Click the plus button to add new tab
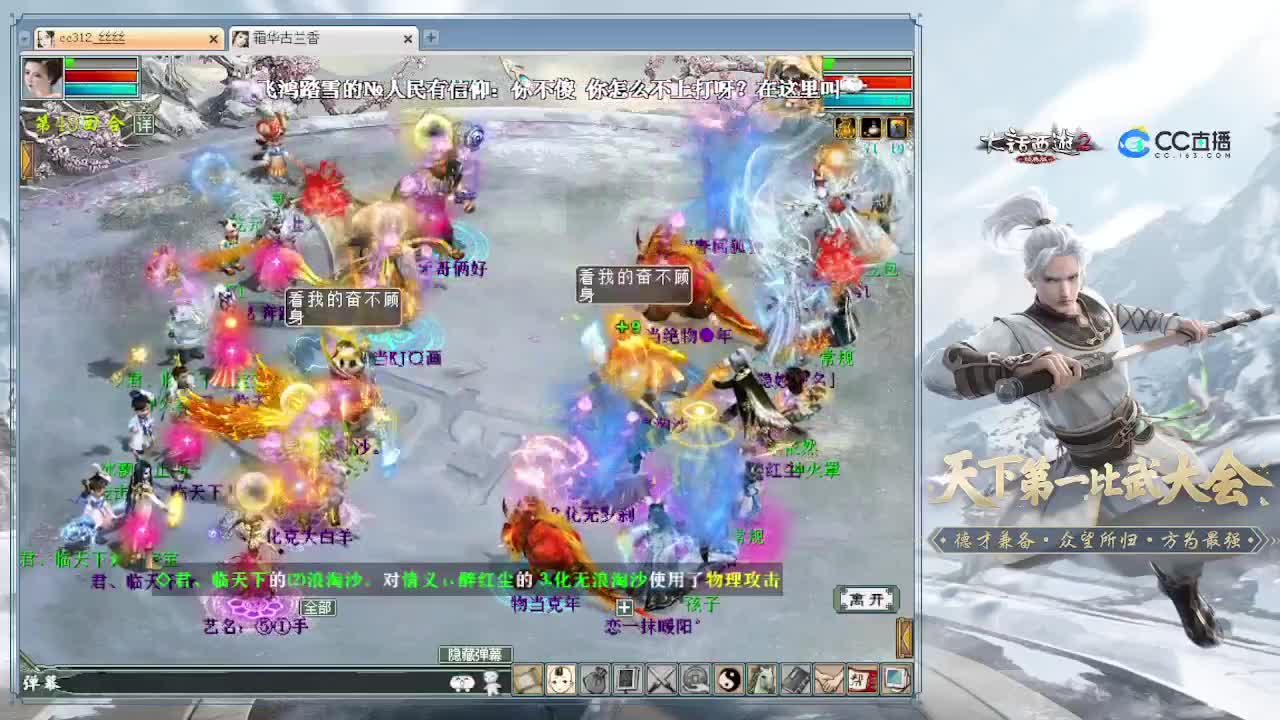This screenshot has width=1280, height=720. [x=430, y=37]
